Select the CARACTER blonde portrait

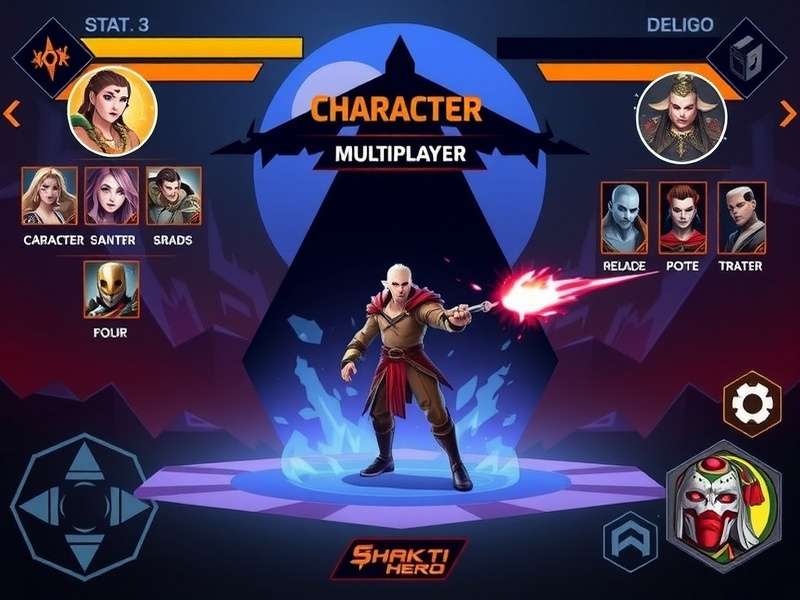click(x=49, y=195)
